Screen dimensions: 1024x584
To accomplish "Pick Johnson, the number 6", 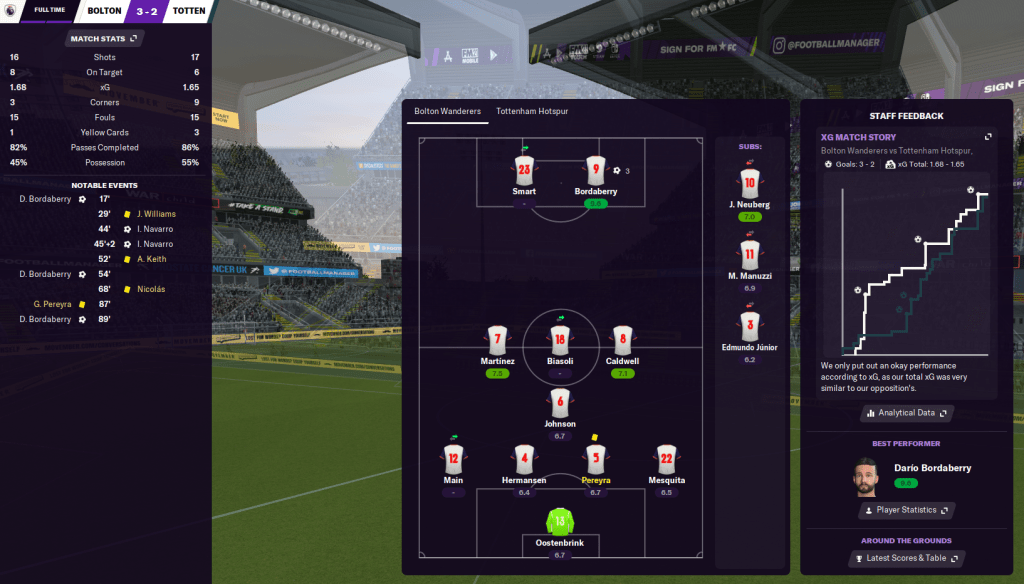I will point(560,404).
